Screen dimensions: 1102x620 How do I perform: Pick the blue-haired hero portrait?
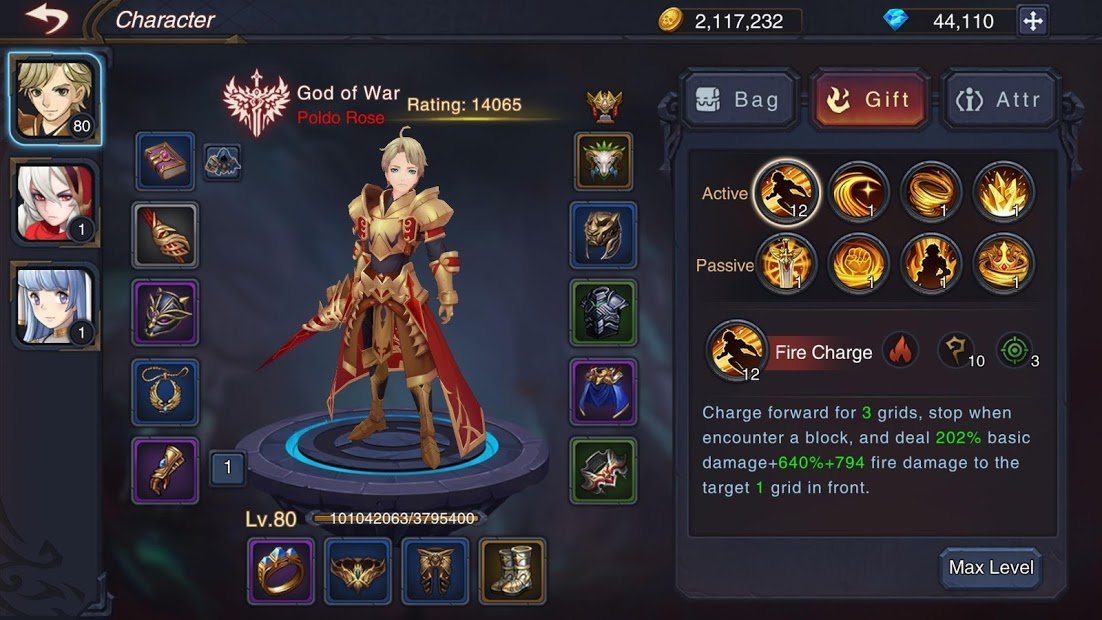click(55, 305)
